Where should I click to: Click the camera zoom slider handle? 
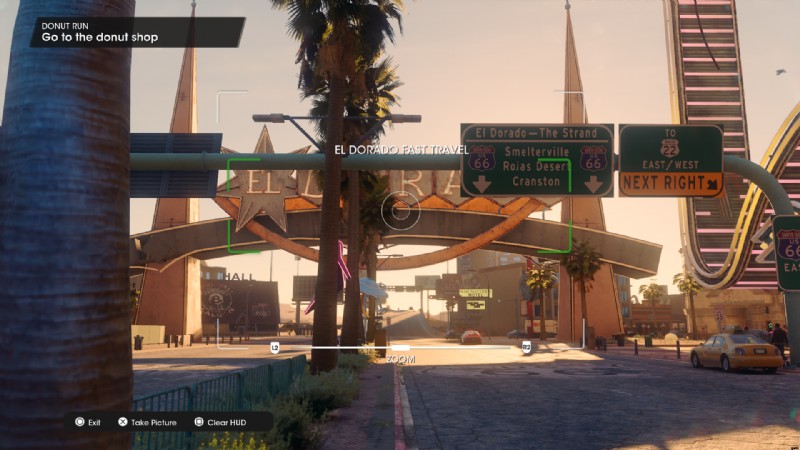(400, 347)
